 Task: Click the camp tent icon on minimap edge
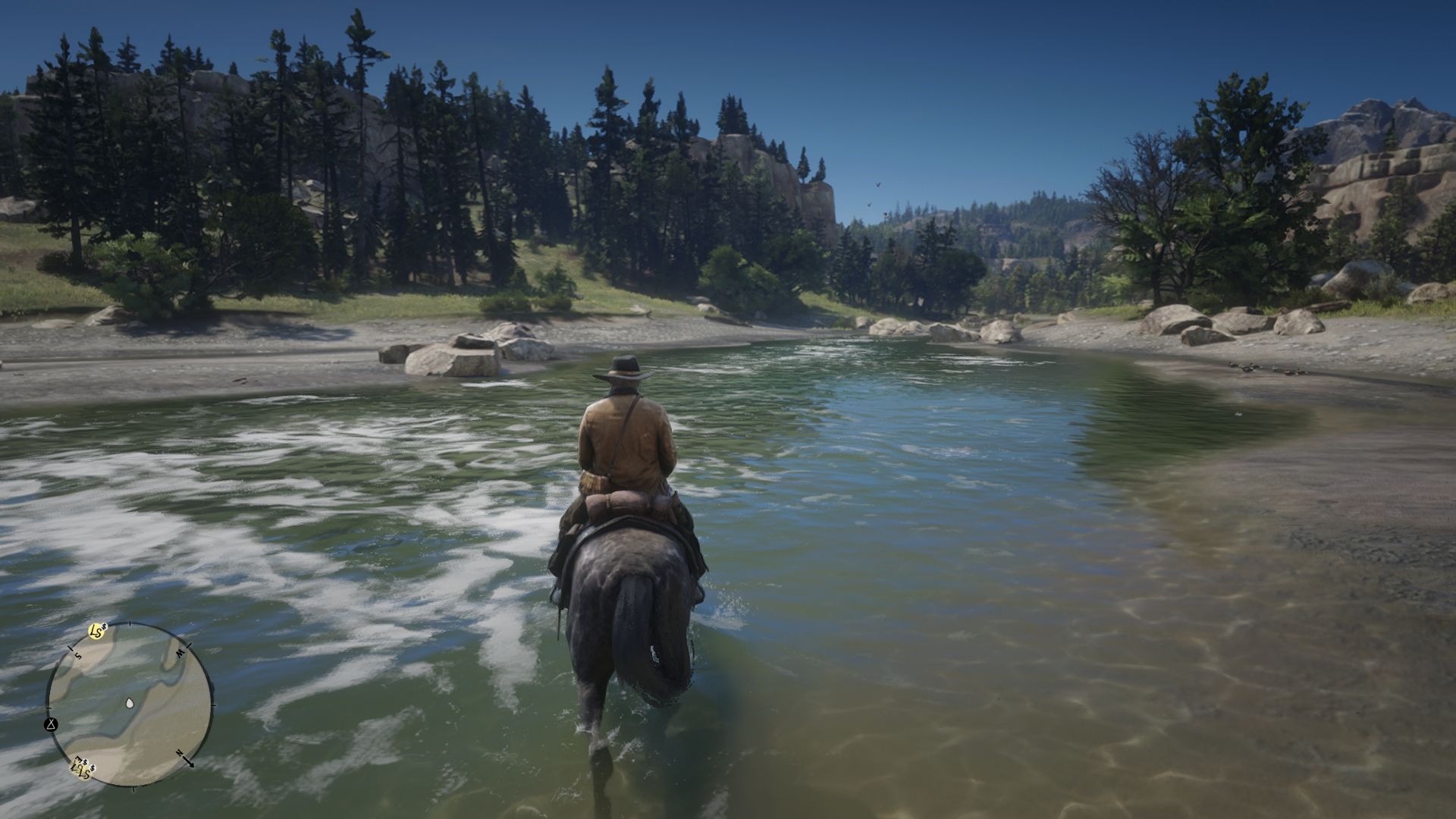[x=52, y=725]
